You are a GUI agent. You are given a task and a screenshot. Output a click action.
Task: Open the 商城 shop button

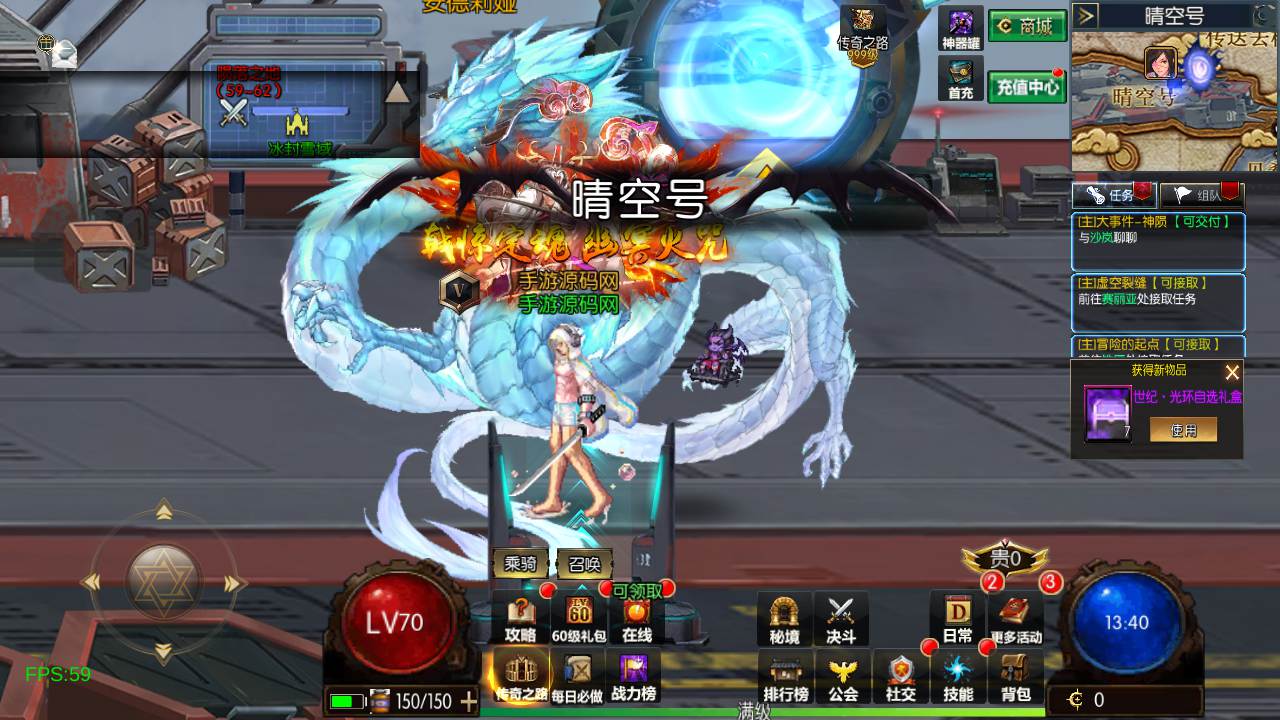[1027, 26]
